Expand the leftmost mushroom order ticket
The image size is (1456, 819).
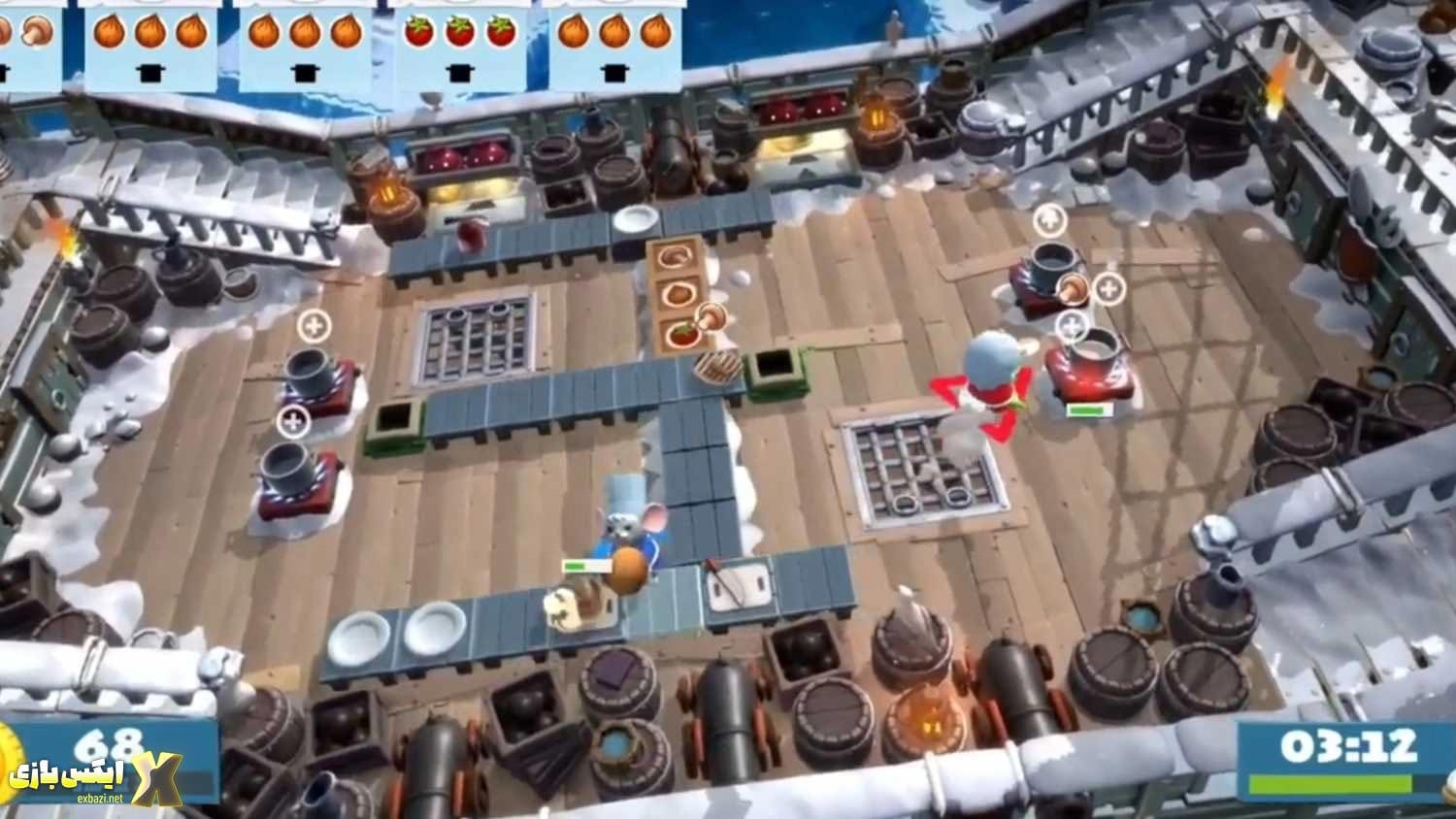click(27, 39)
